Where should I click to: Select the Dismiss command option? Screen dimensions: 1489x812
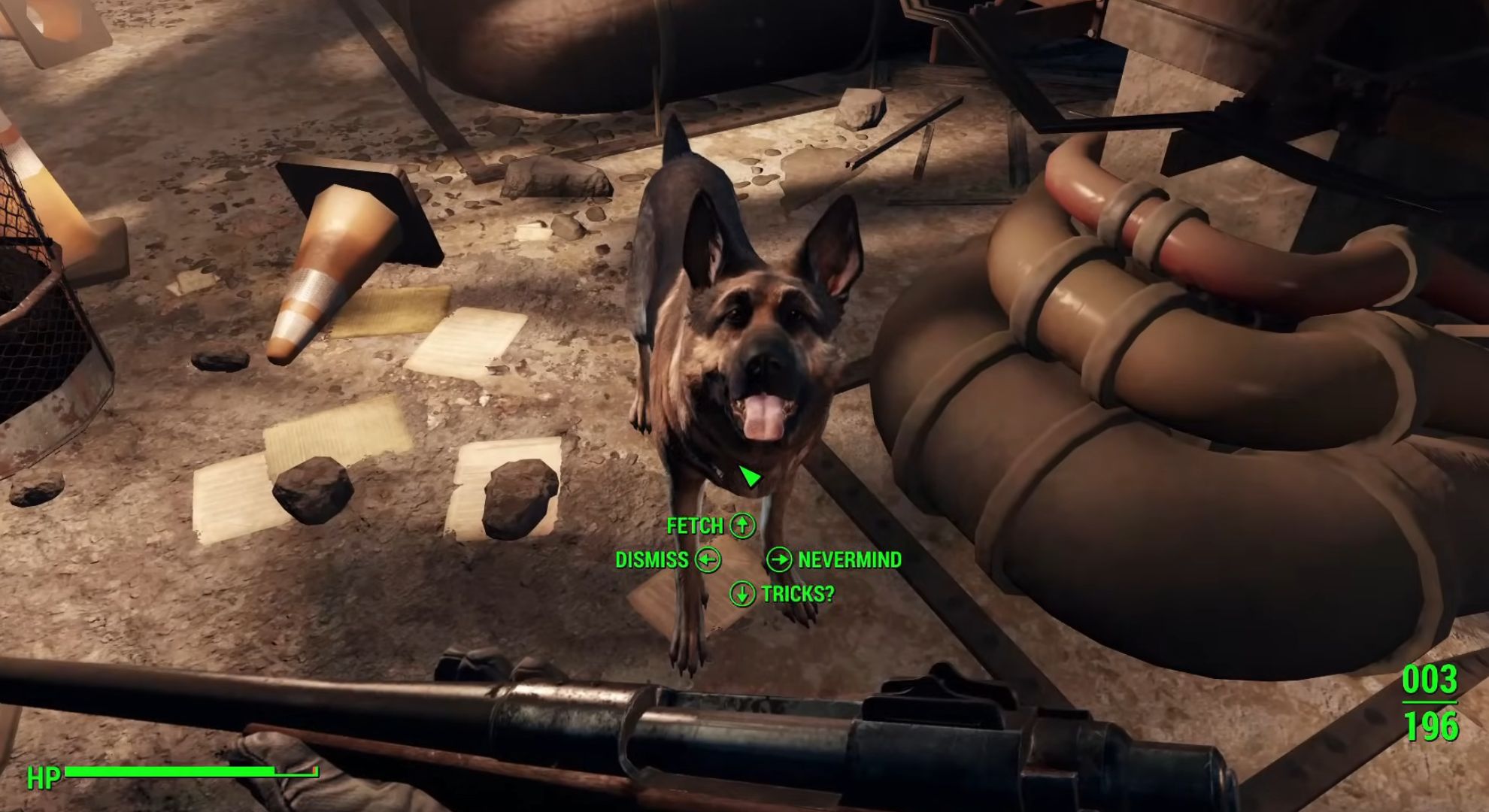point(652,559)
